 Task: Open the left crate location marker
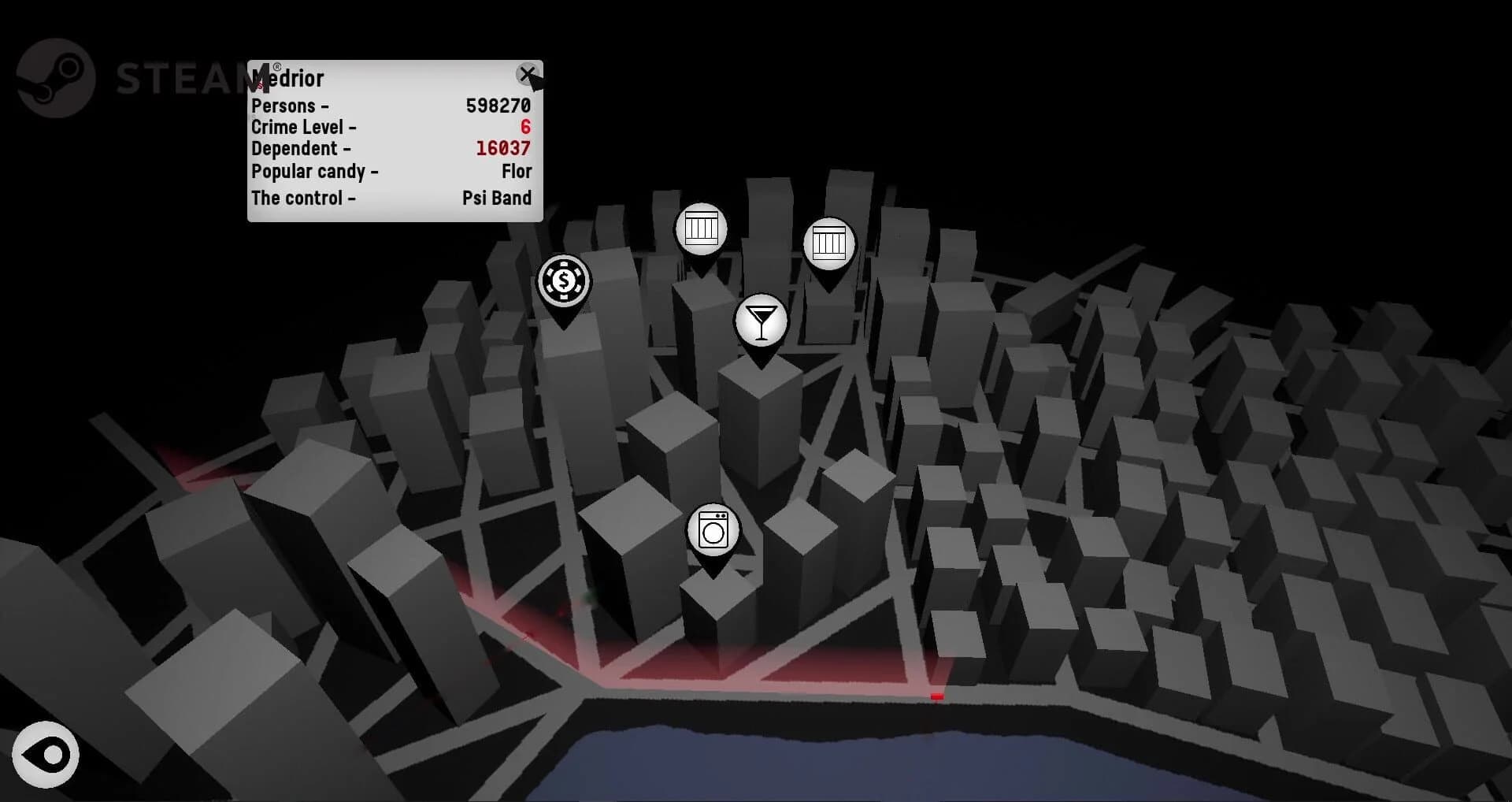click(x=703, y=228)
